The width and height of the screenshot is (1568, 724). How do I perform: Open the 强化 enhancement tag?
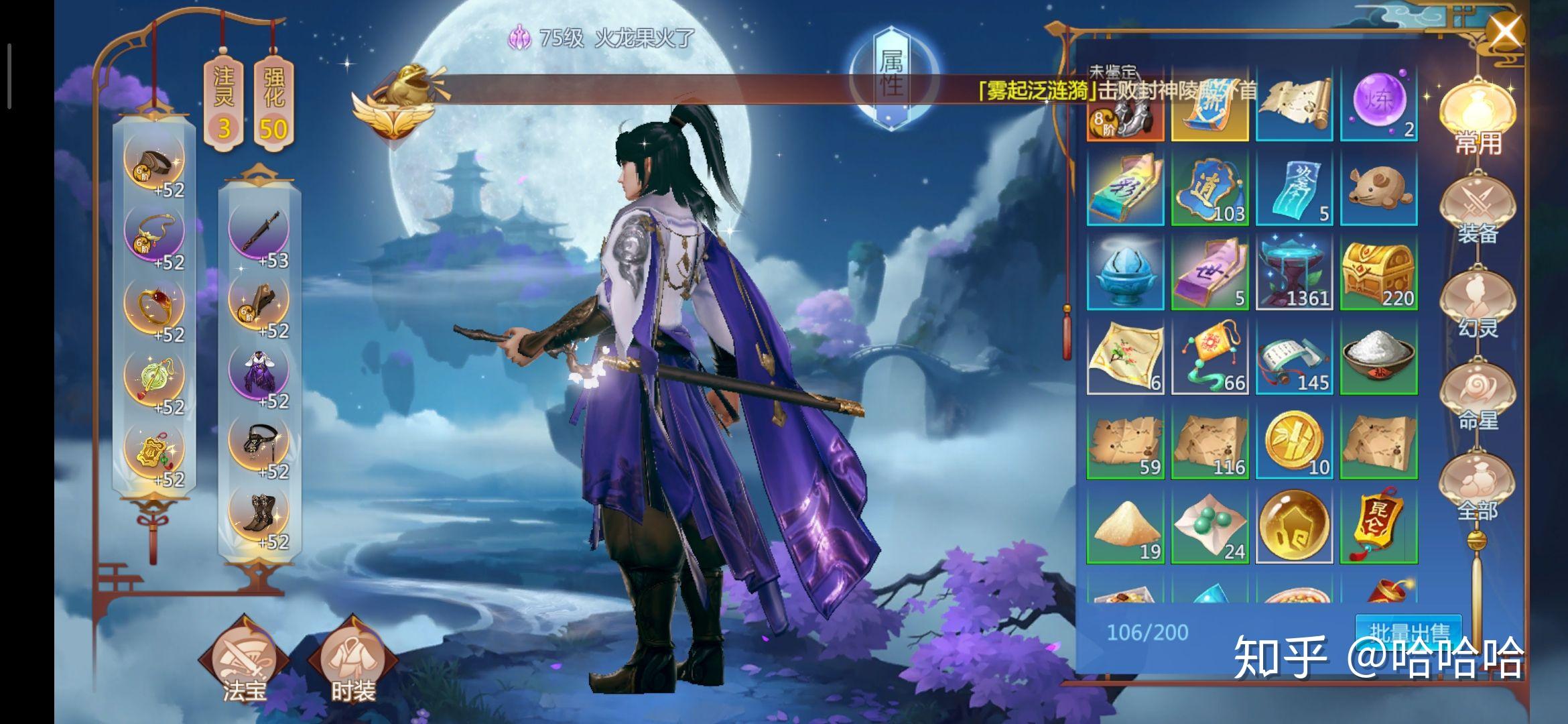[x=273, y=104]
